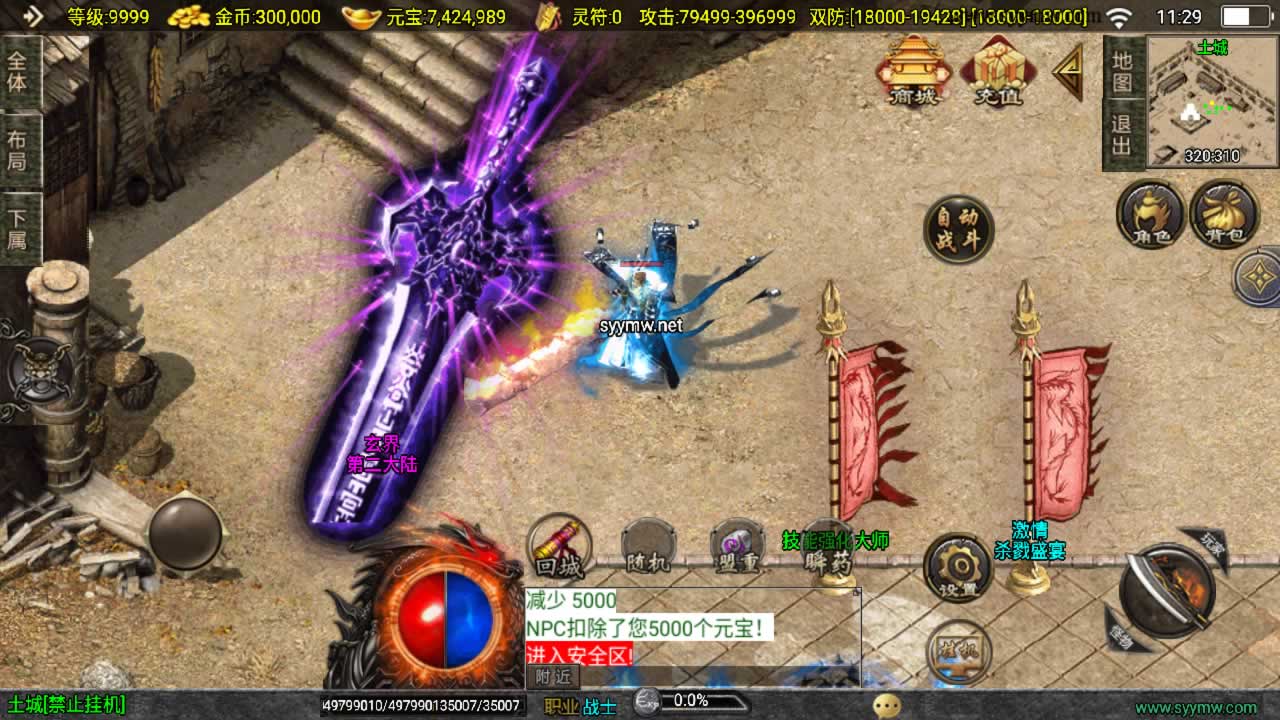Open the 背包 backpack
The width and height of the screenshot is (1280, 720).
(1224, 214)
